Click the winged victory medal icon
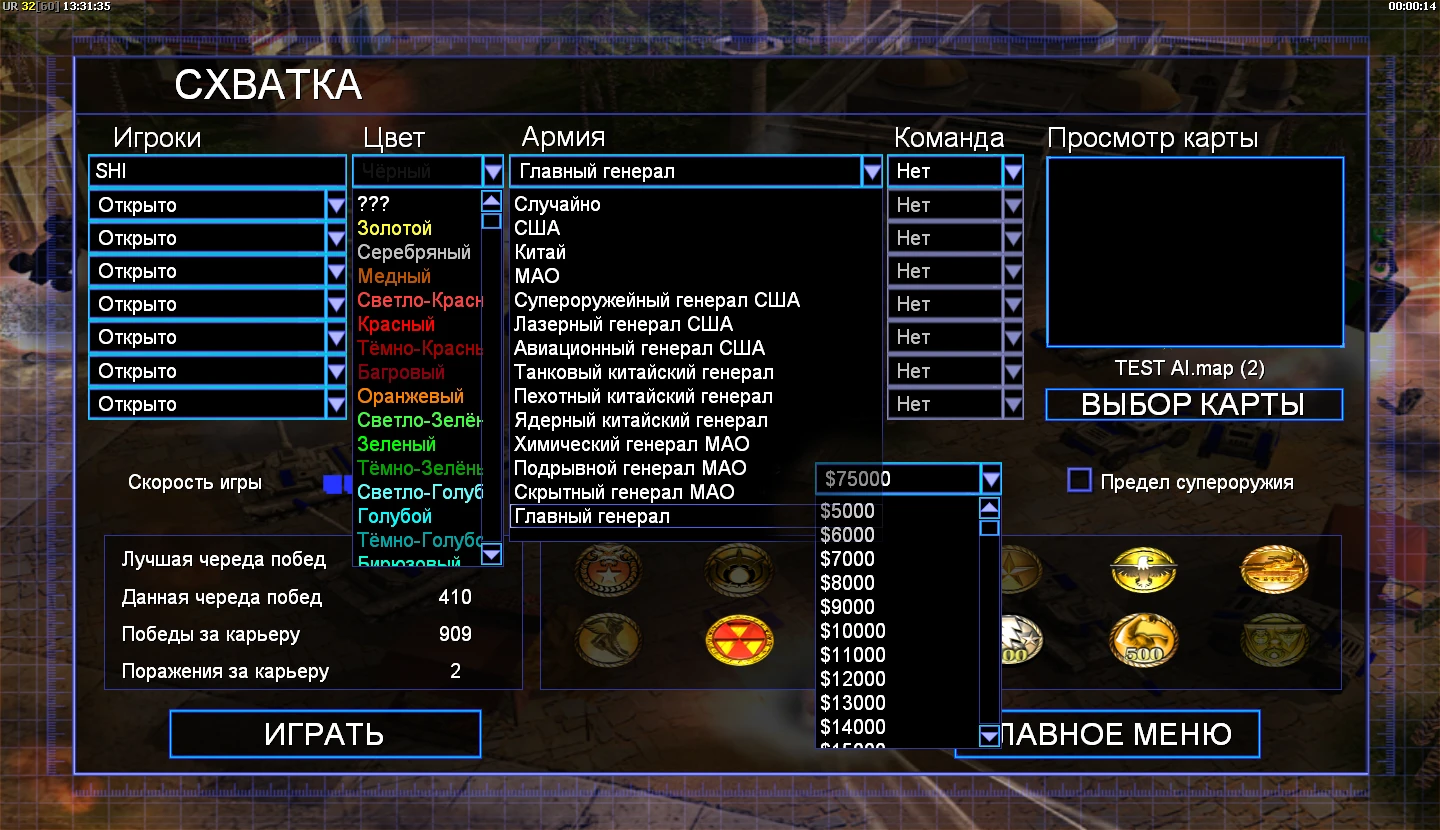 point(607,641)
